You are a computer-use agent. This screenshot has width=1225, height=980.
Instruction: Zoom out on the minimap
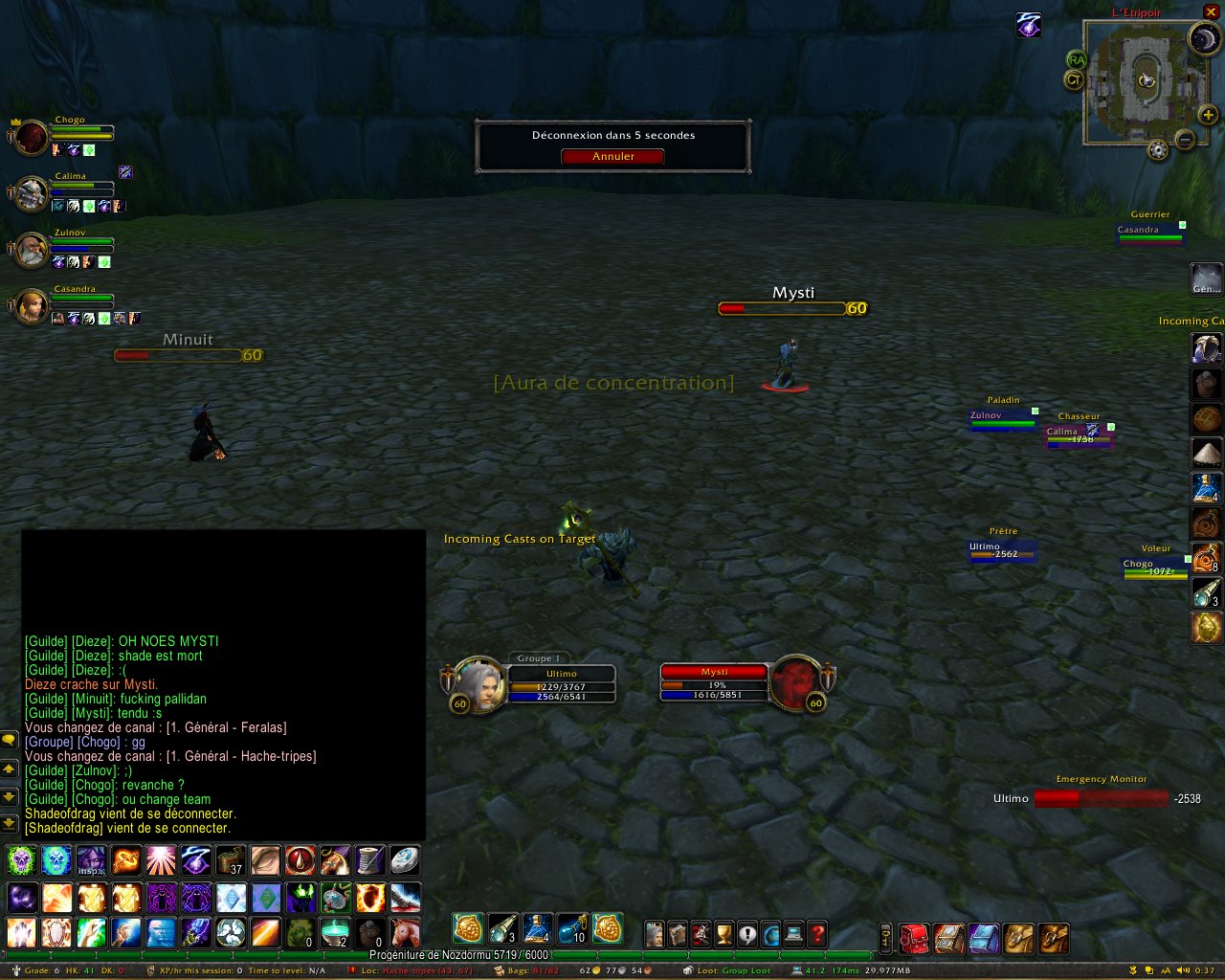[1185, 140]
